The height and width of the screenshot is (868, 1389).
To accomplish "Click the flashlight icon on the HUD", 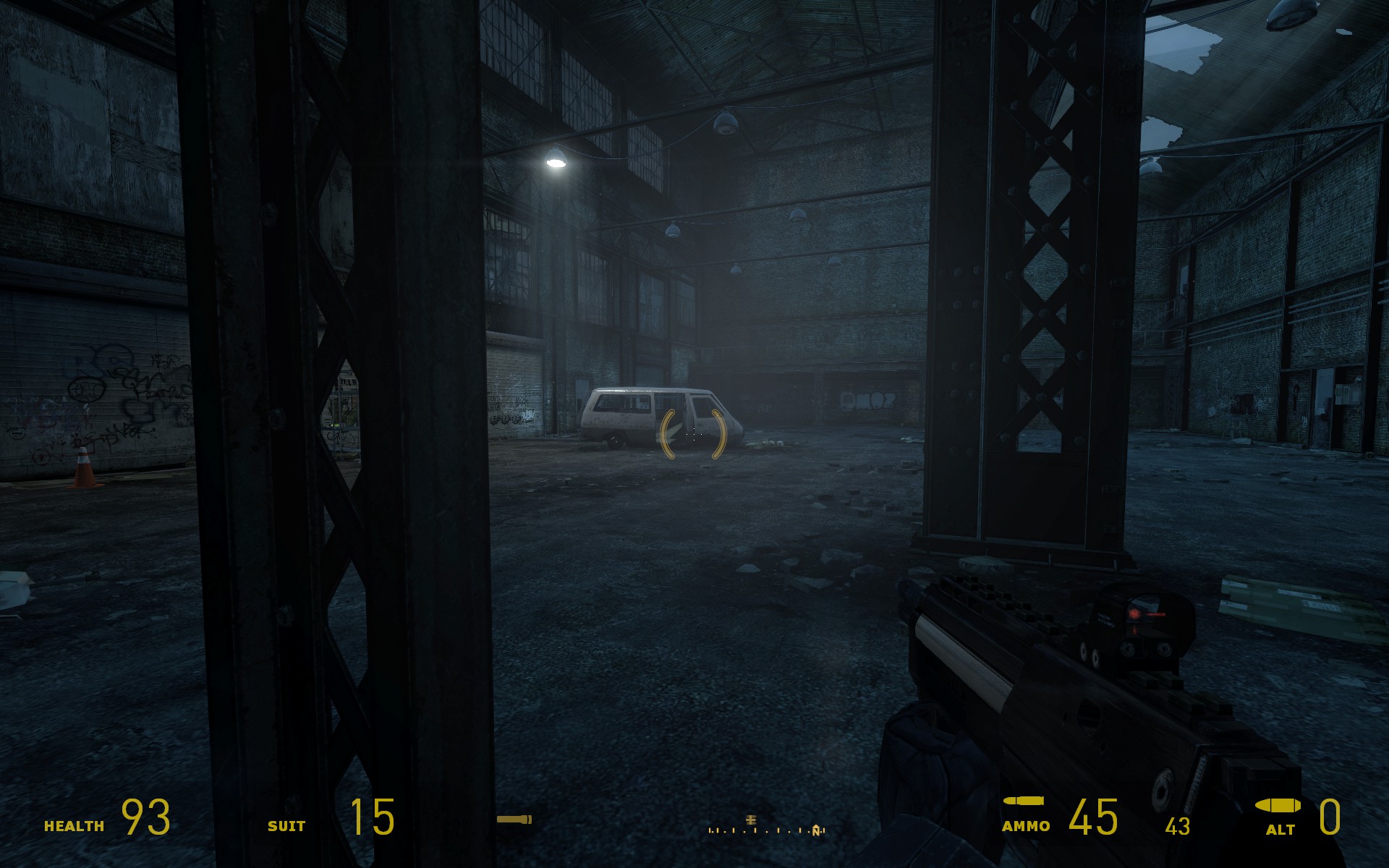I will (x=514, y=819).
